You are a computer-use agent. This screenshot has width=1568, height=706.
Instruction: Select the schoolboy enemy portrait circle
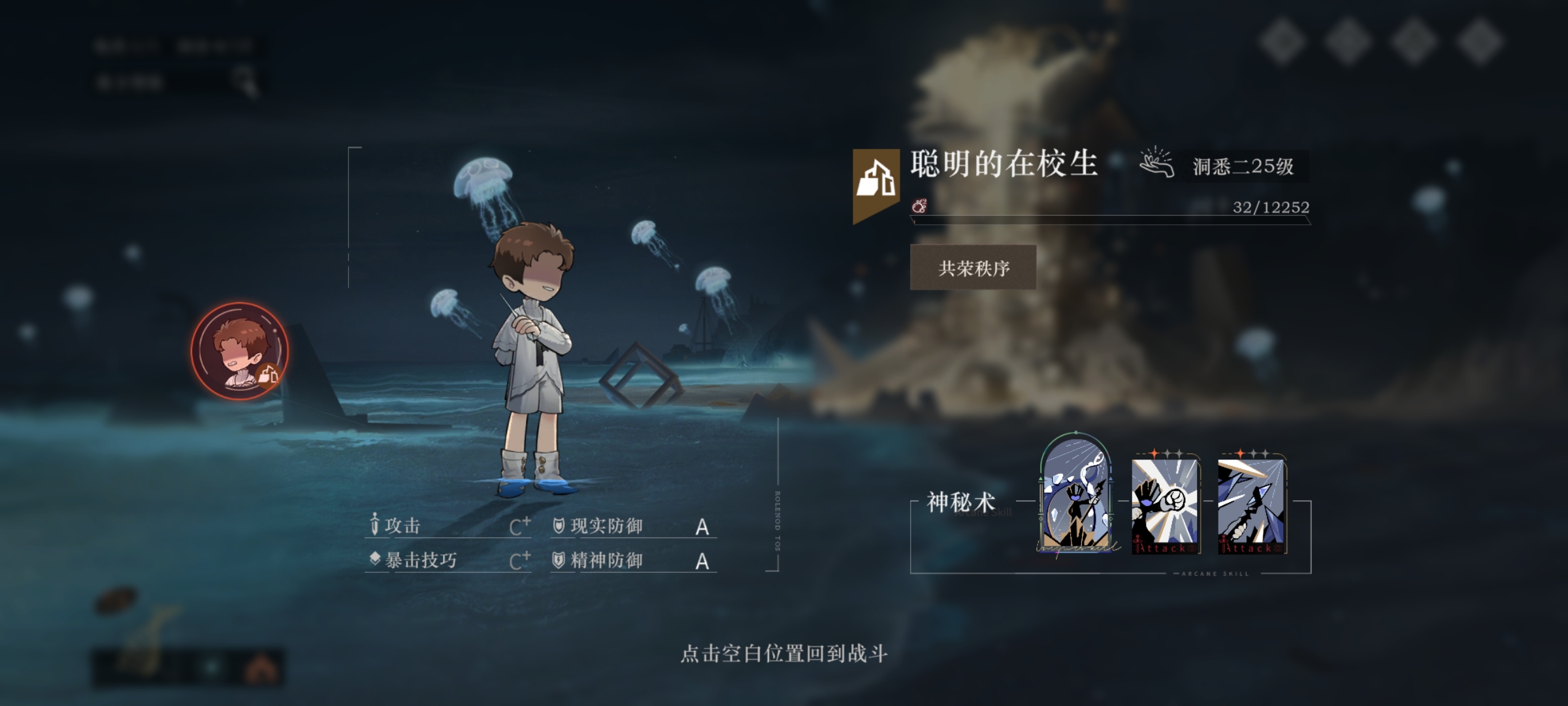pyautogui.click(x=239, y=351)
